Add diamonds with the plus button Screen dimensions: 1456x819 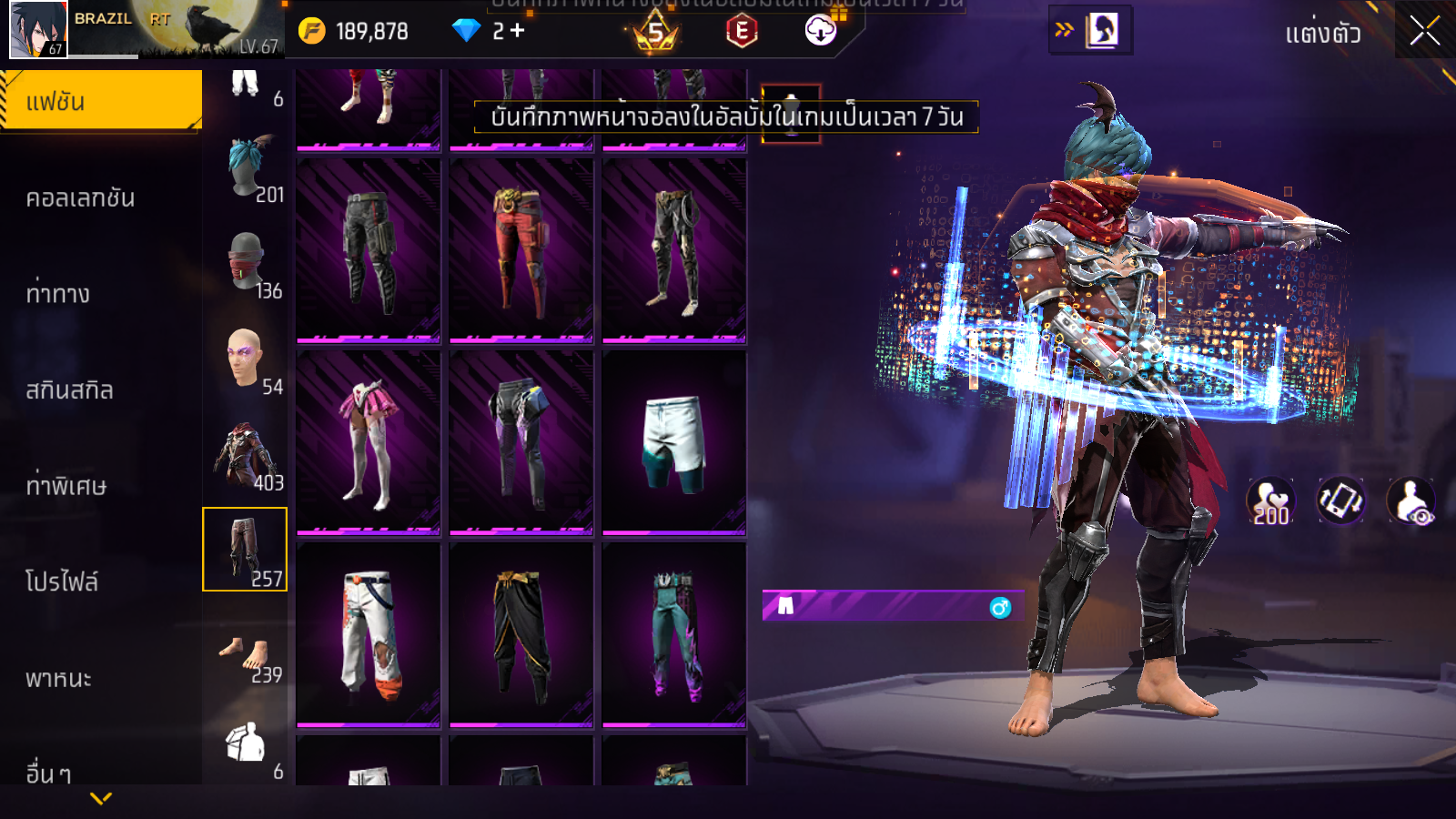coord(518,31)
